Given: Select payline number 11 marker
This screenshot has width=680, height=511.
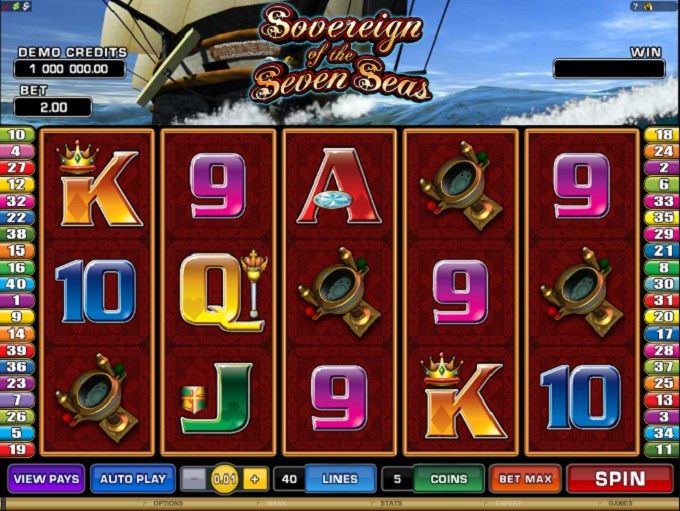Looking at the screenshot, I should (661, 449).
